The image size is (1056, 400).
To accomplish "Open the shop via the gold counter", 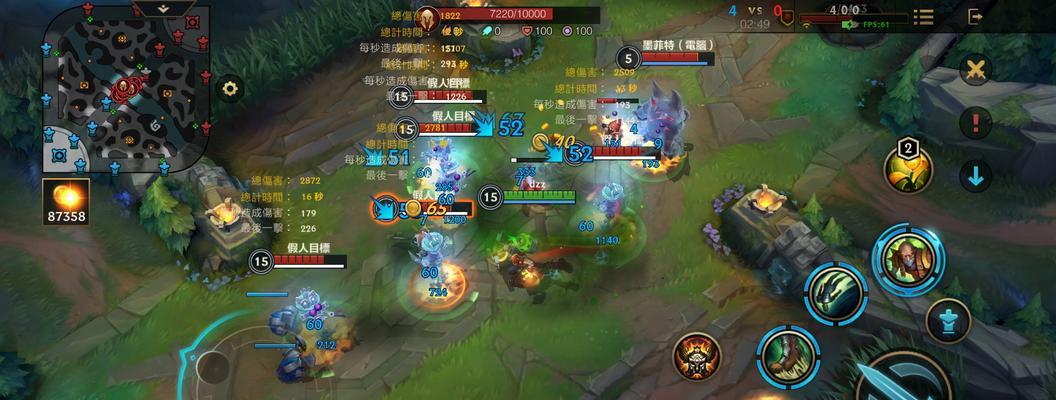I will (66, 202).
